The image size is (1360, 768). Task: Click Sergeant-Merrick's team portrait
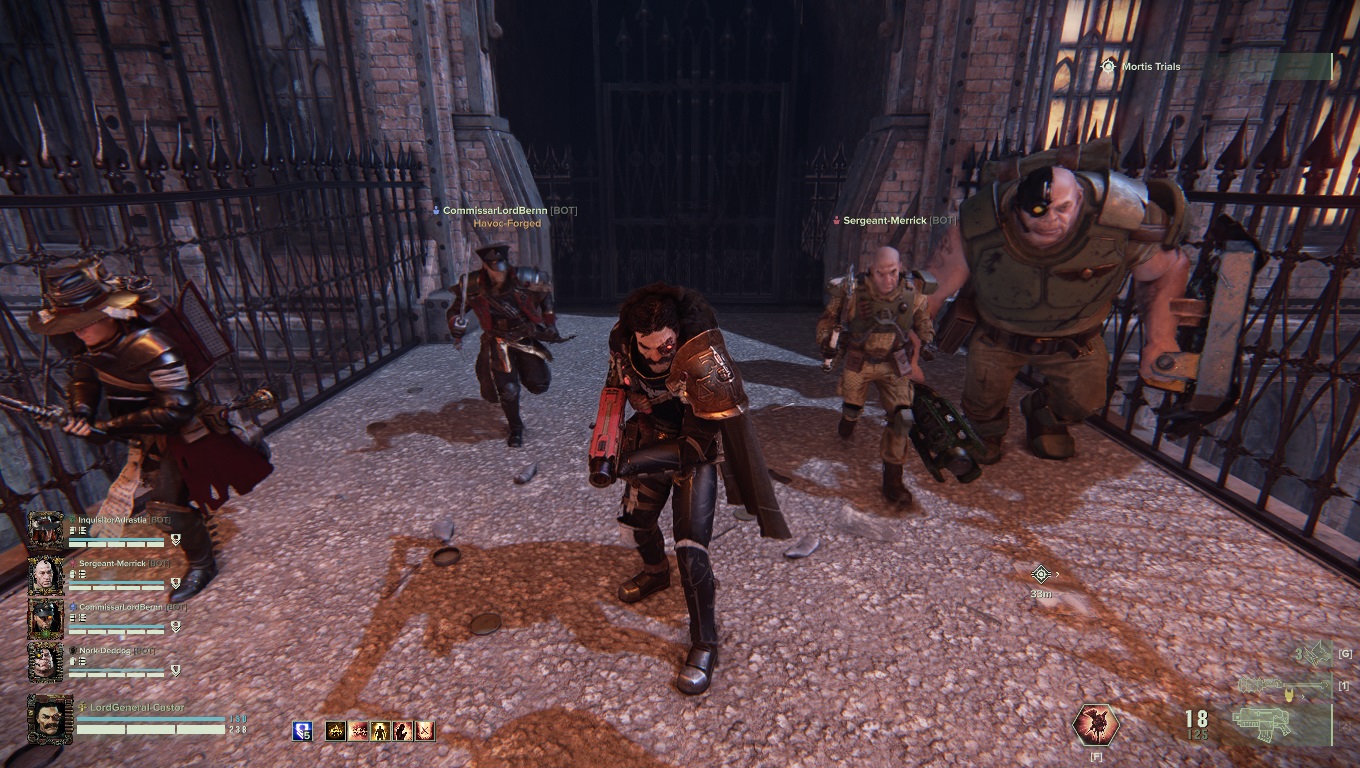click(45, 575)
